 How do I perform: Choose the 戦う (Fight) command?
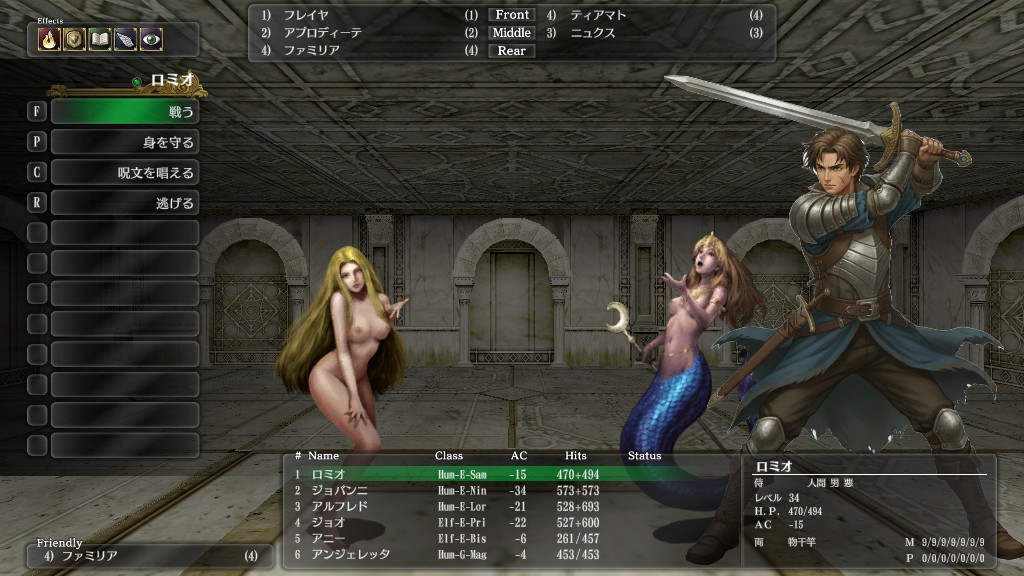(x=124, y=112)
